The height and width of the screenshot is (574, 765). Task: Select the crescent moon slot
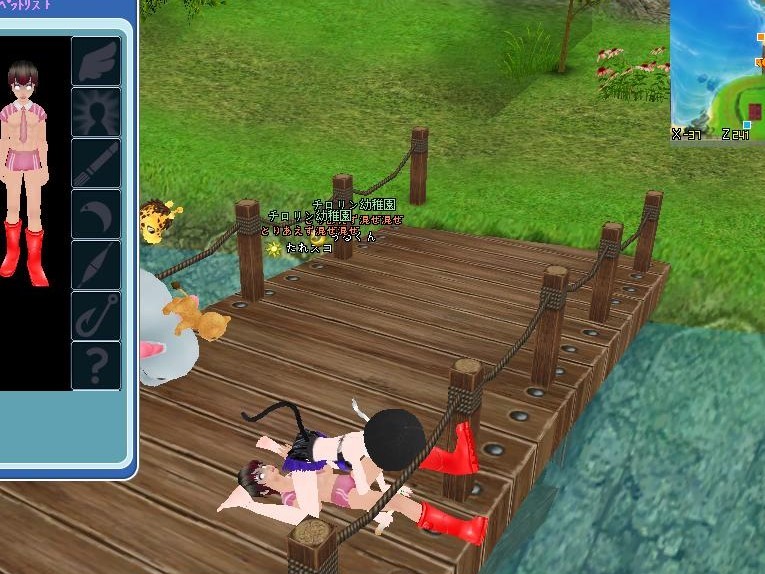tap(96, 214)
